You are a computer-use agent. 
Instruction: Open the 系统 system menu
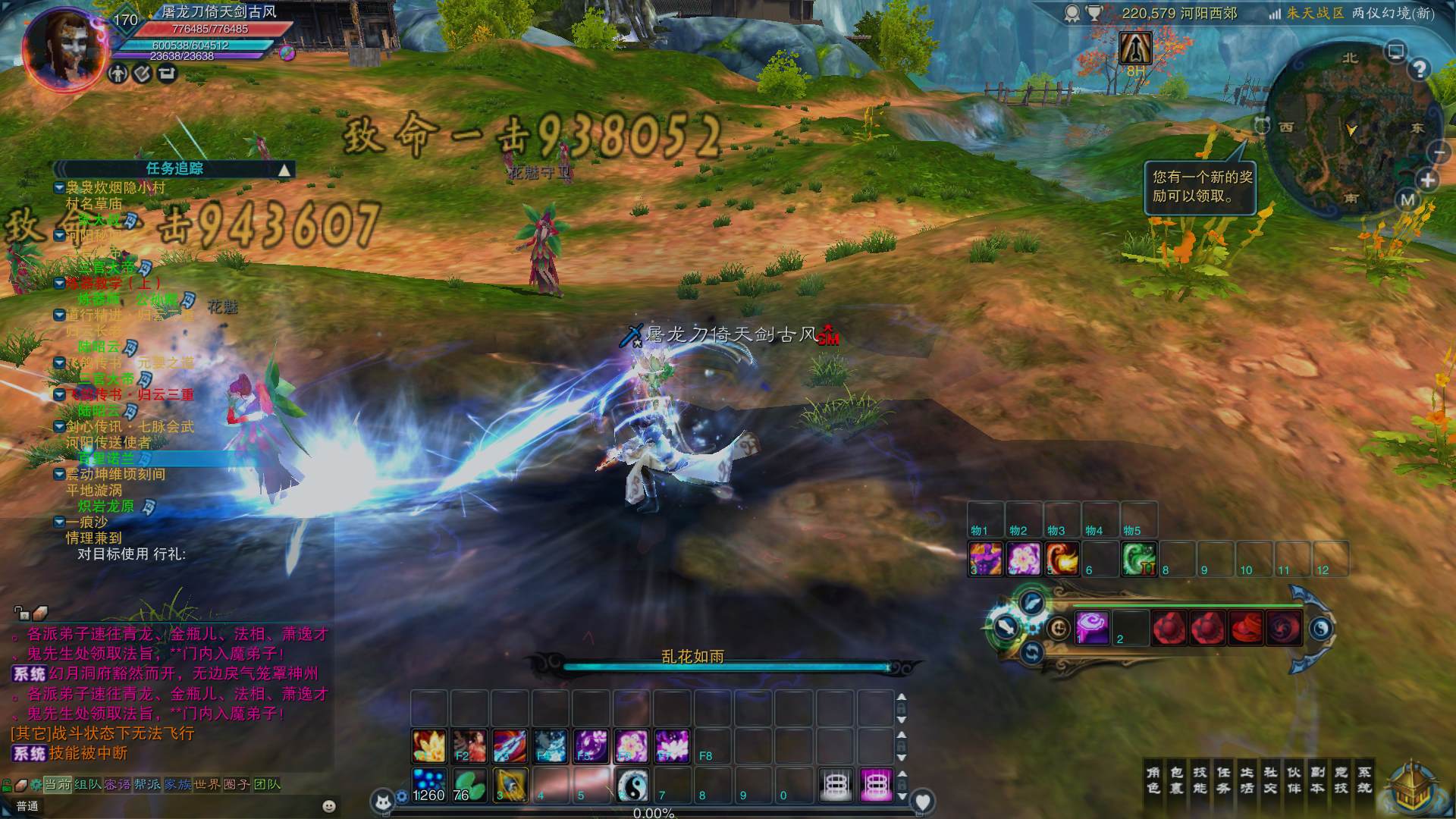click(x=1364, y=780)
